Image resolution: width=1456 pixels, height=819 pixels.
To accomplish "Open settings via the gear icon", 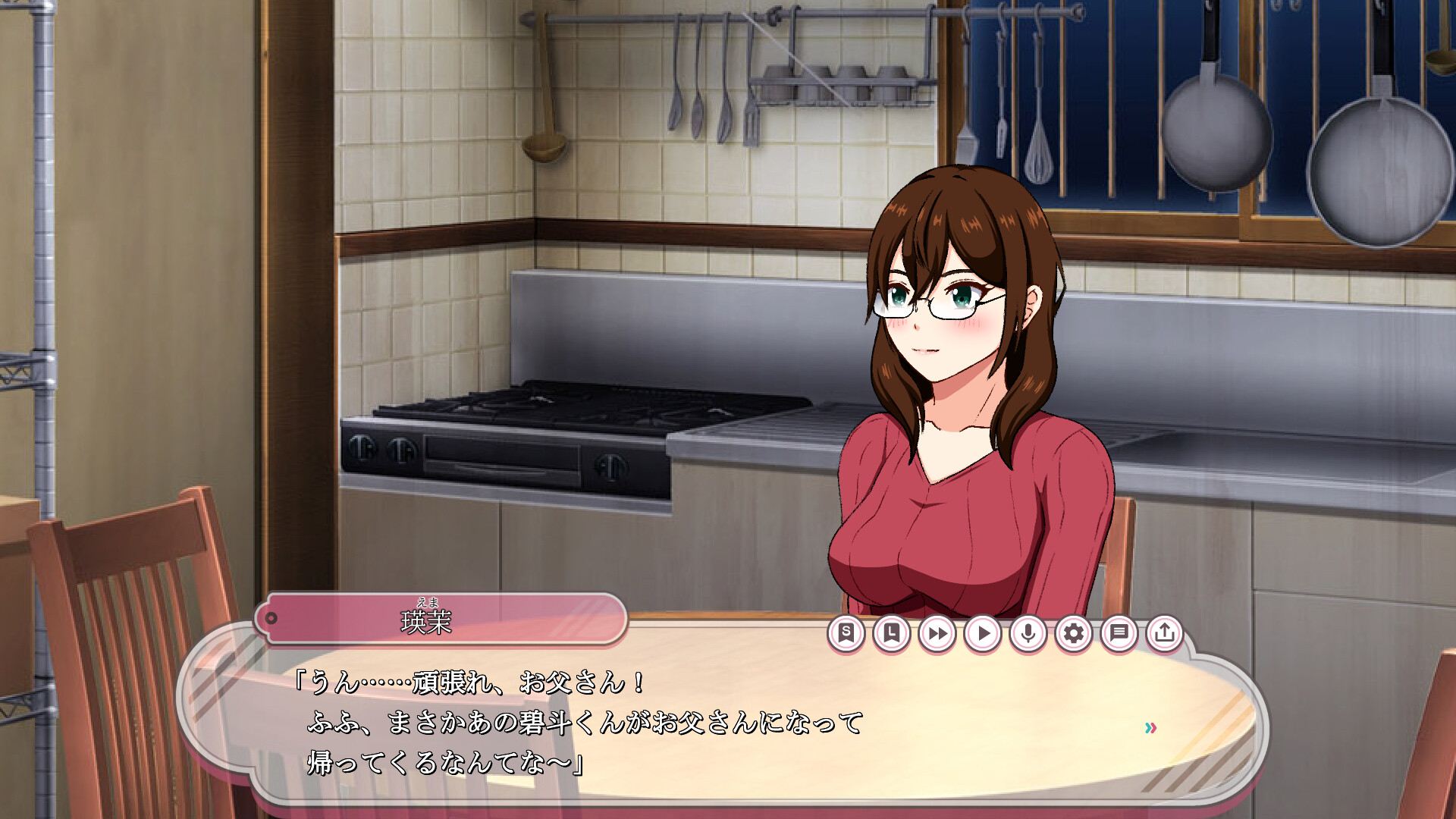I will pos(1074,633).
